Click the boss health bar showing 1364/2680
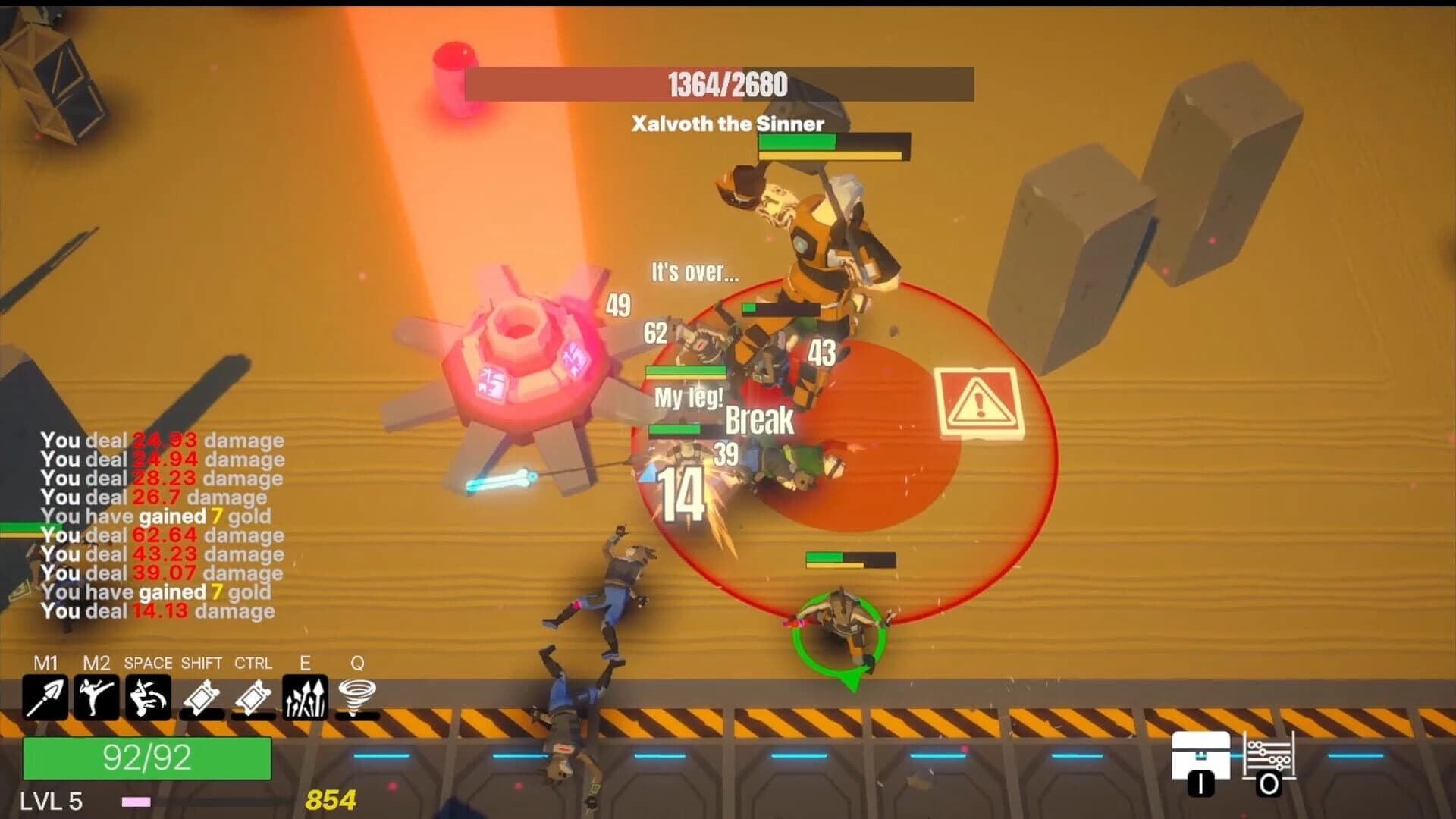 pyautogui.click(x=722, y=85)
